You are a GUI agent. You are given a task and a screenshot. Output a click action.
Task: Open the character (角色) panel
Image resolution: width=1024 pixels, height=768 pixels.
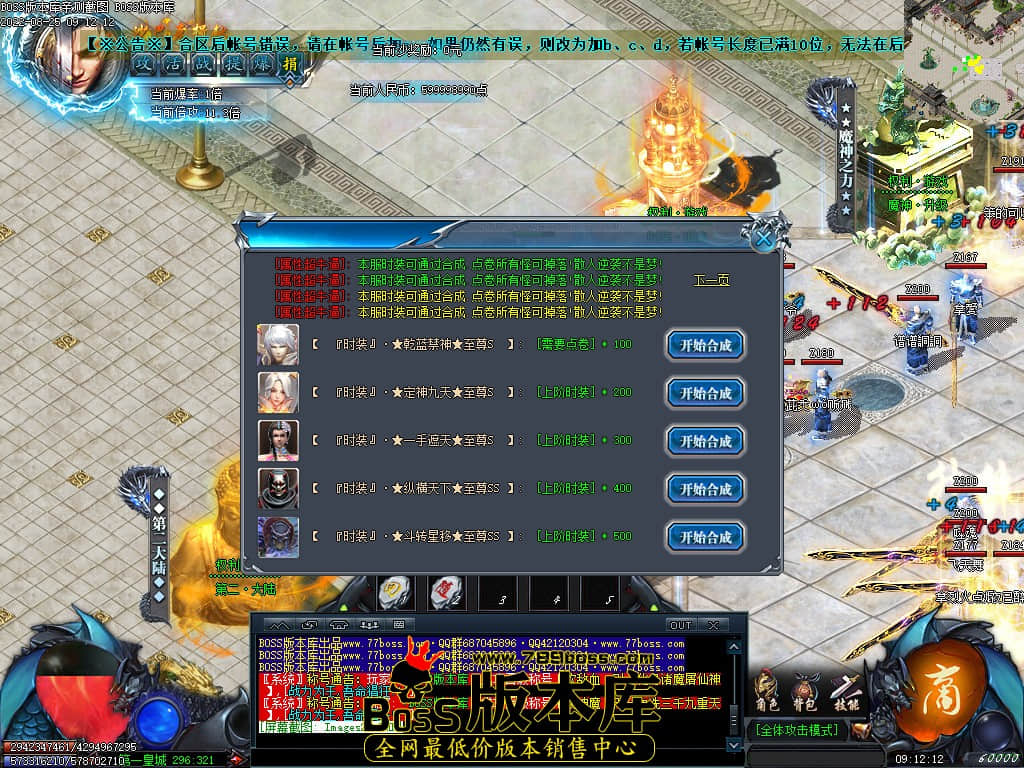767,690
